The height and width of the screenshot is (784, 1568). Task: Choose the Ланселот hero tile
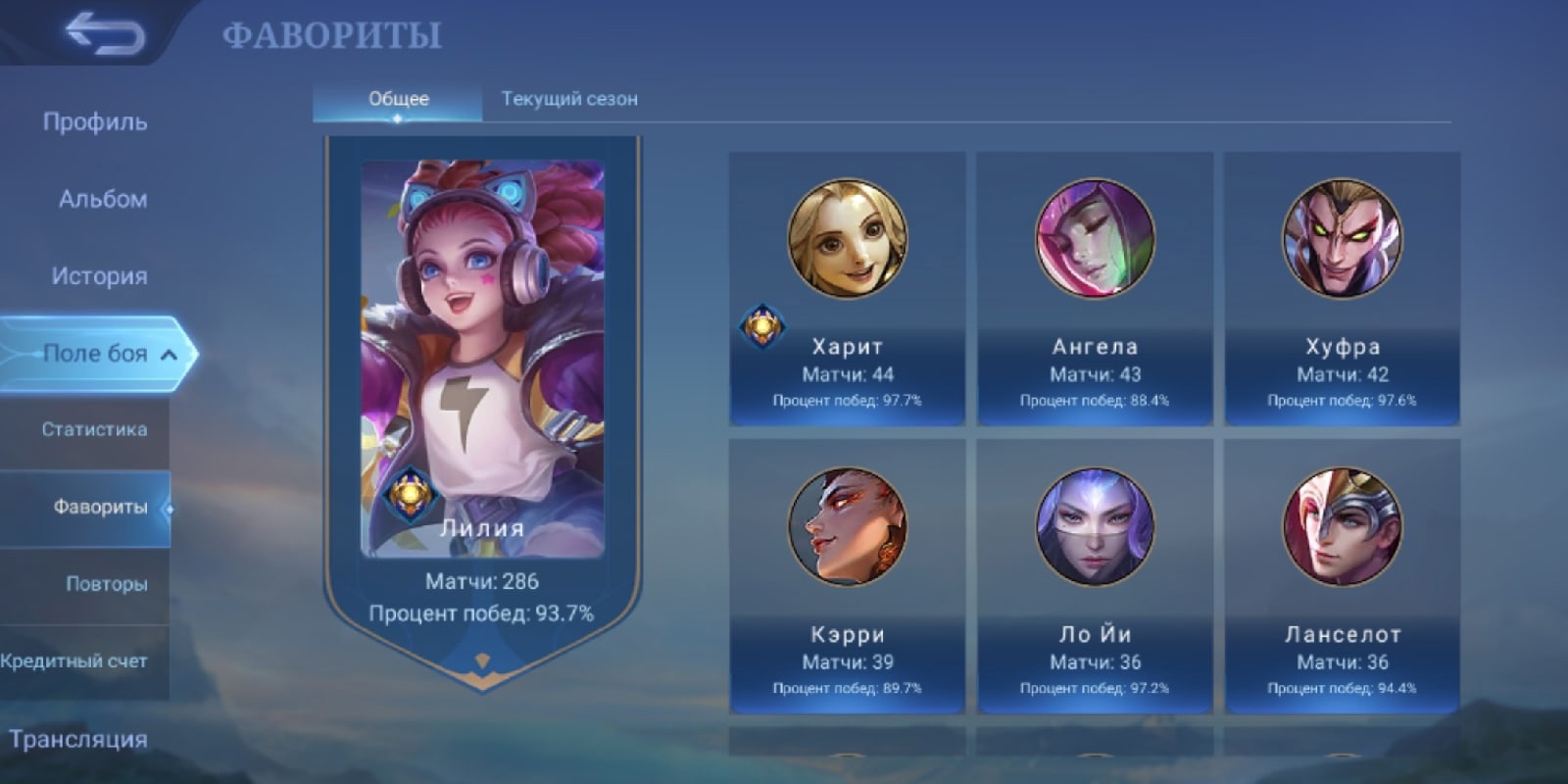coord(1342,576)
